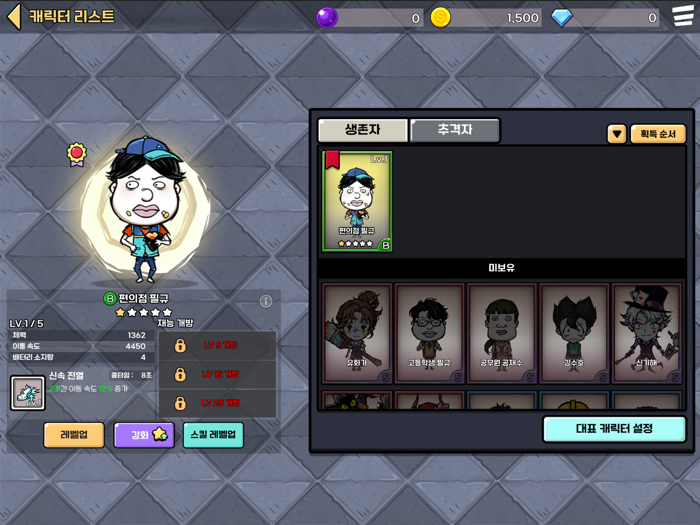Change the 획득 순서 sort order
The width and height of the screenshot is (700, 525).
[x=658, y=134]
